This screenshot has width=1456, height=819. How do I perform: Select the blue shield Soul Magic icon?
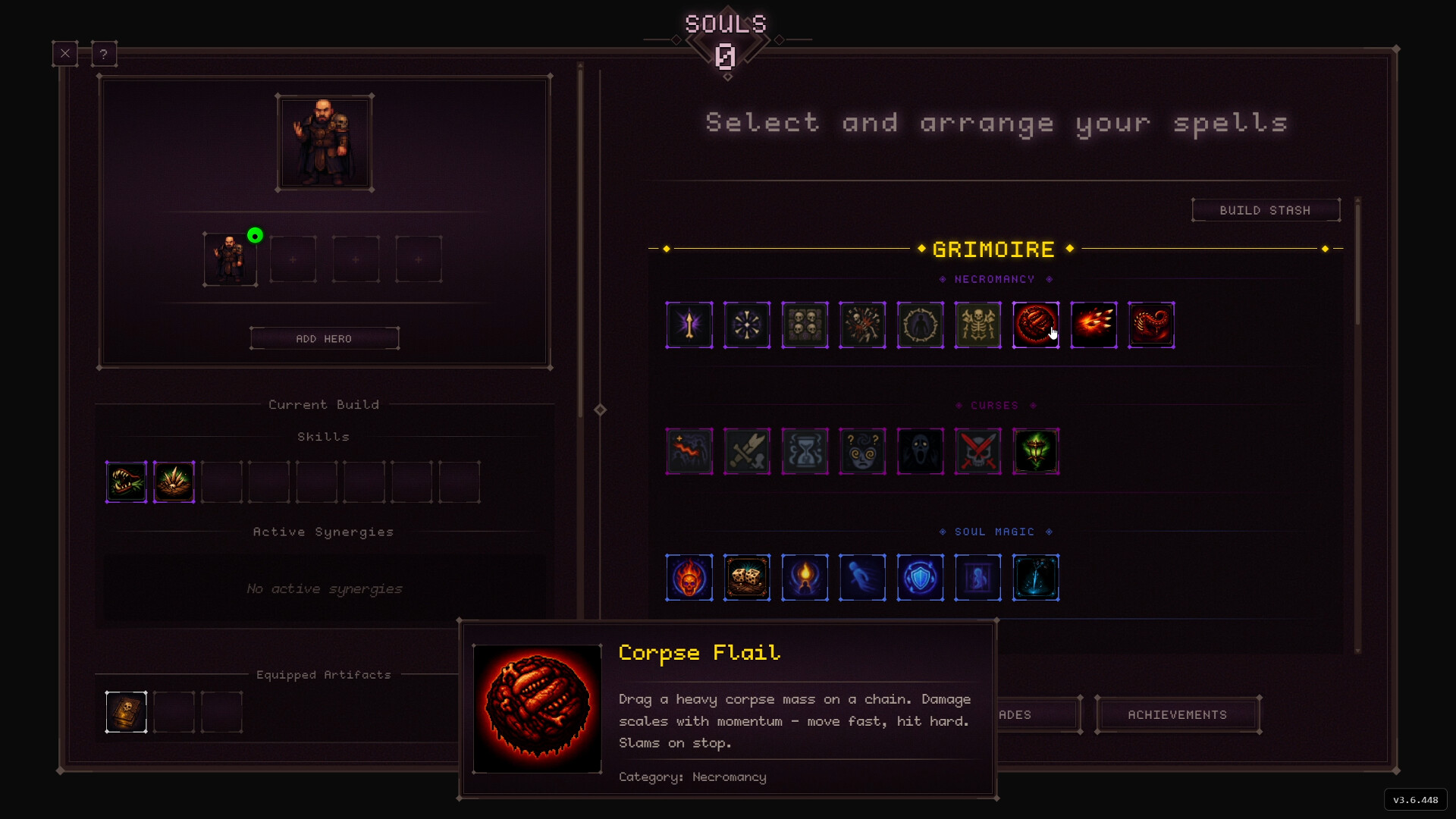pyautogui.click(x=920, y=577)
